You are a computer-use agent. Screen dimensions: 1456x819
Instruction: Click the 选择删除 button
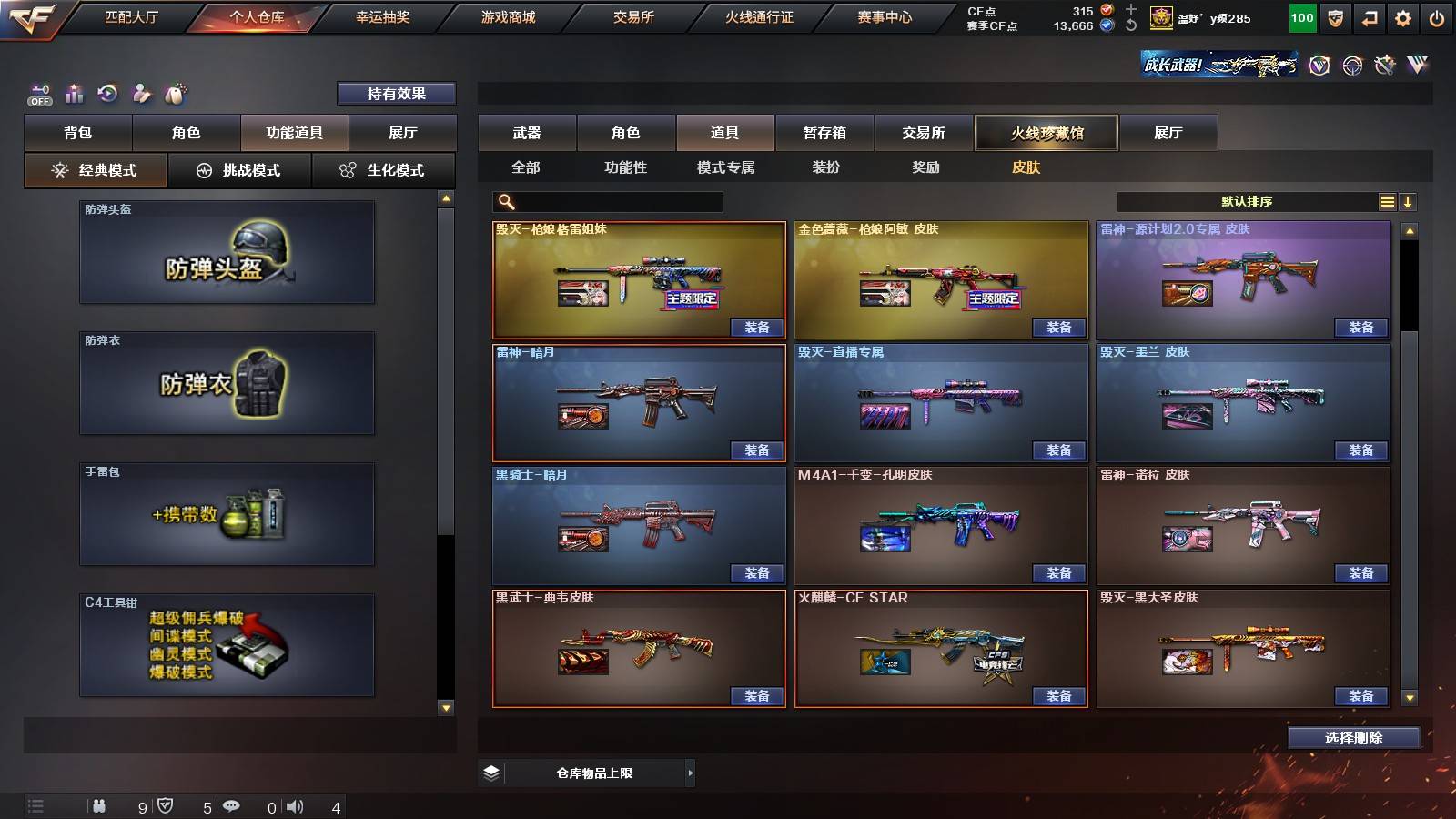(1353, 737)
